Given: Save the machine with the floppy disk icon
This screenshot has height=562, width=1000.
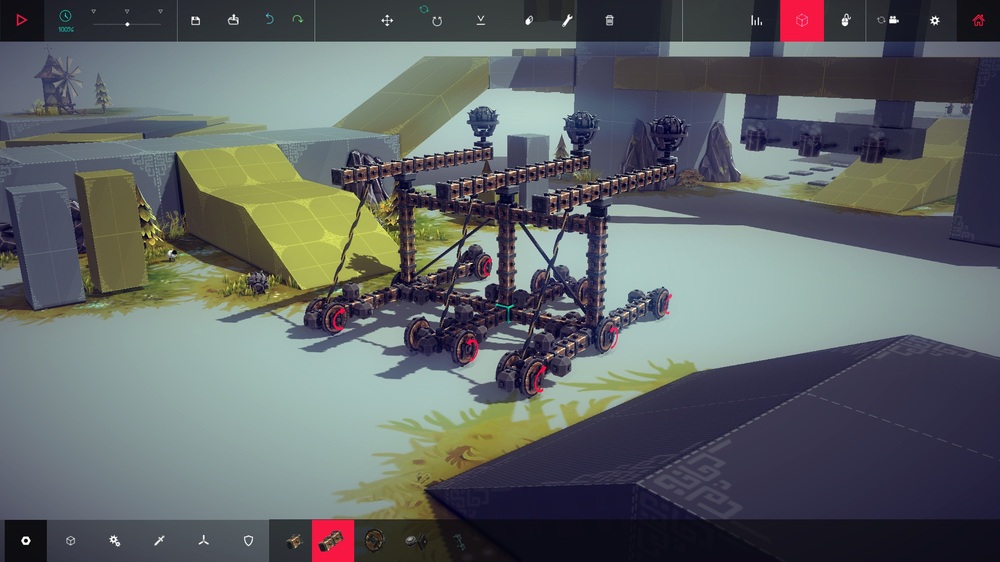Looking at the screenshot, I should point(195,20).
